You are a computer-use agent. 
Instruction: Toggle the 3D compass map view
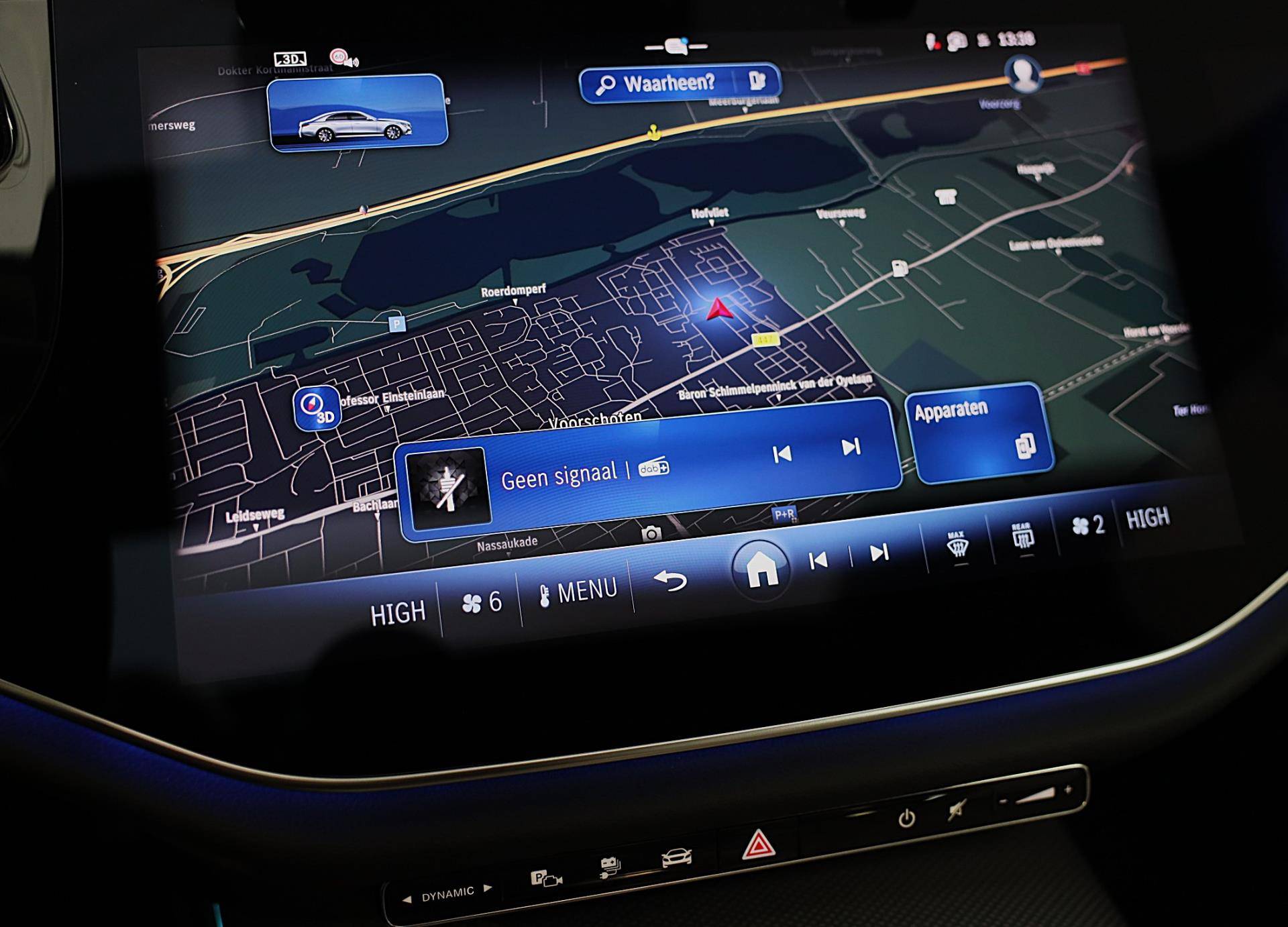317,408
